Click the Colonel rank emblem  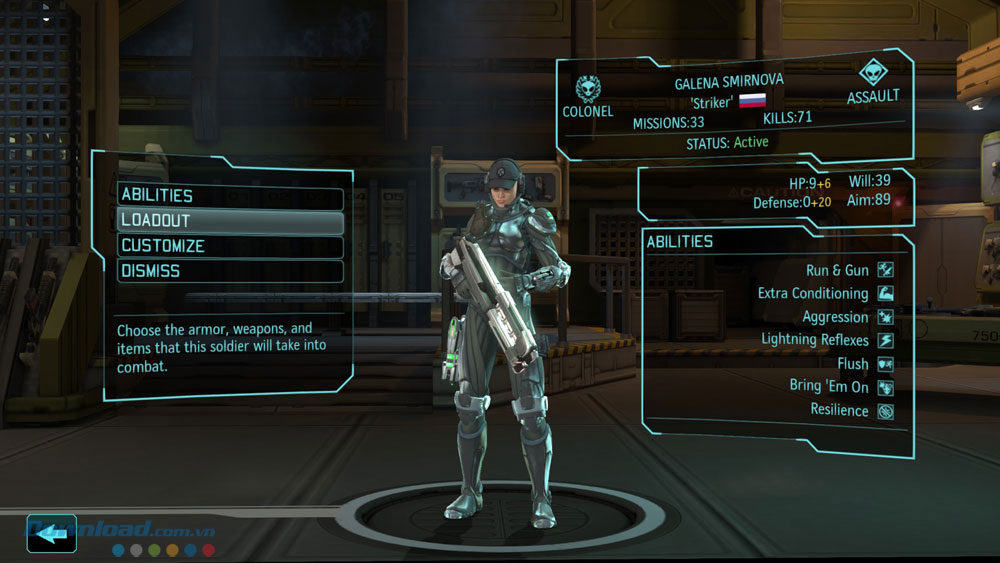(587, 85)
